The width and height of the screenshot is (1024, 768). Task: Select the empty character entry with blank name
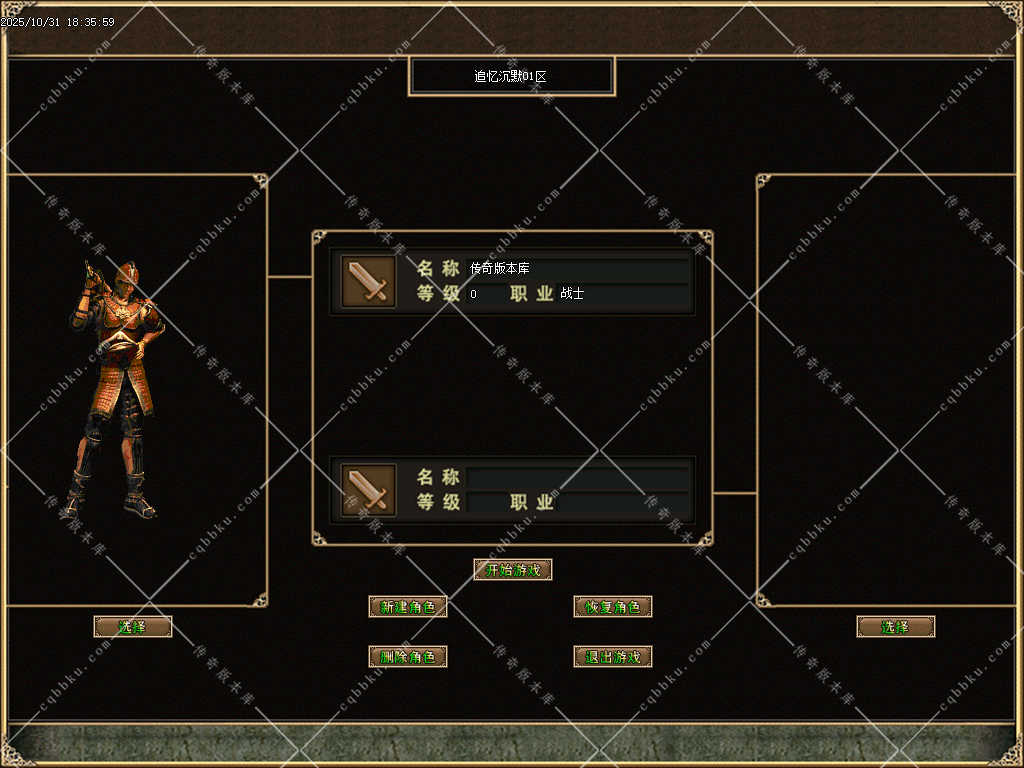[x=512, y=489]
